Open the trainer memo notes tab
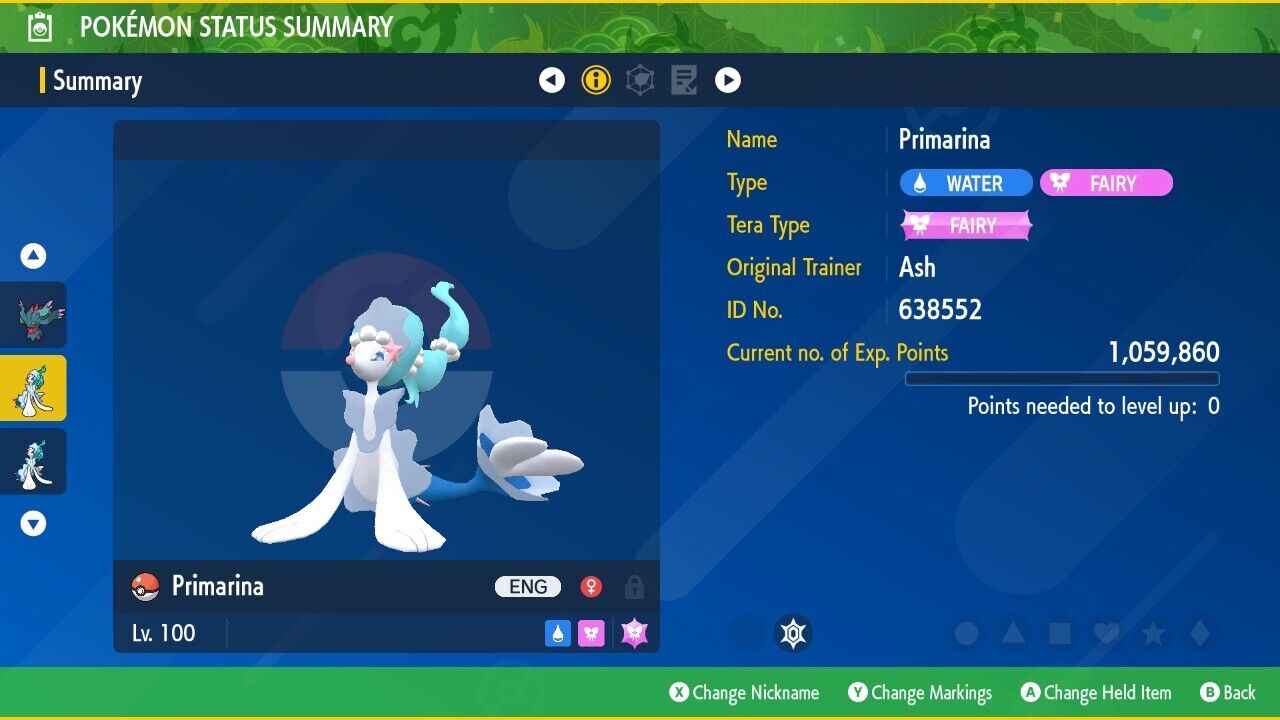The width and height of the screenshot is (1280, 720). pyautogui.click(x=684, y=80)
